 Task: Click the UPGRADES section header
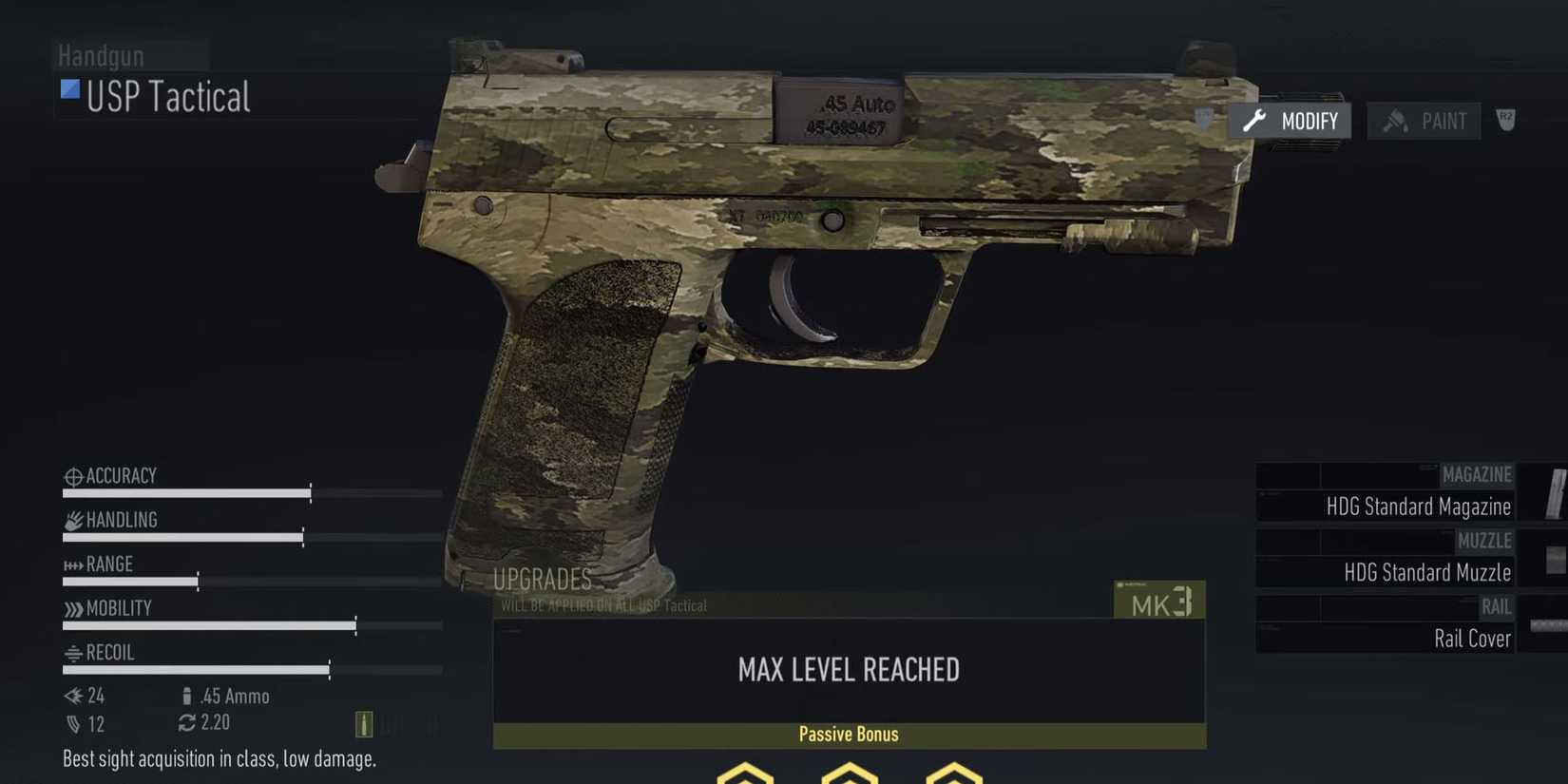click(x=544, y=580)
